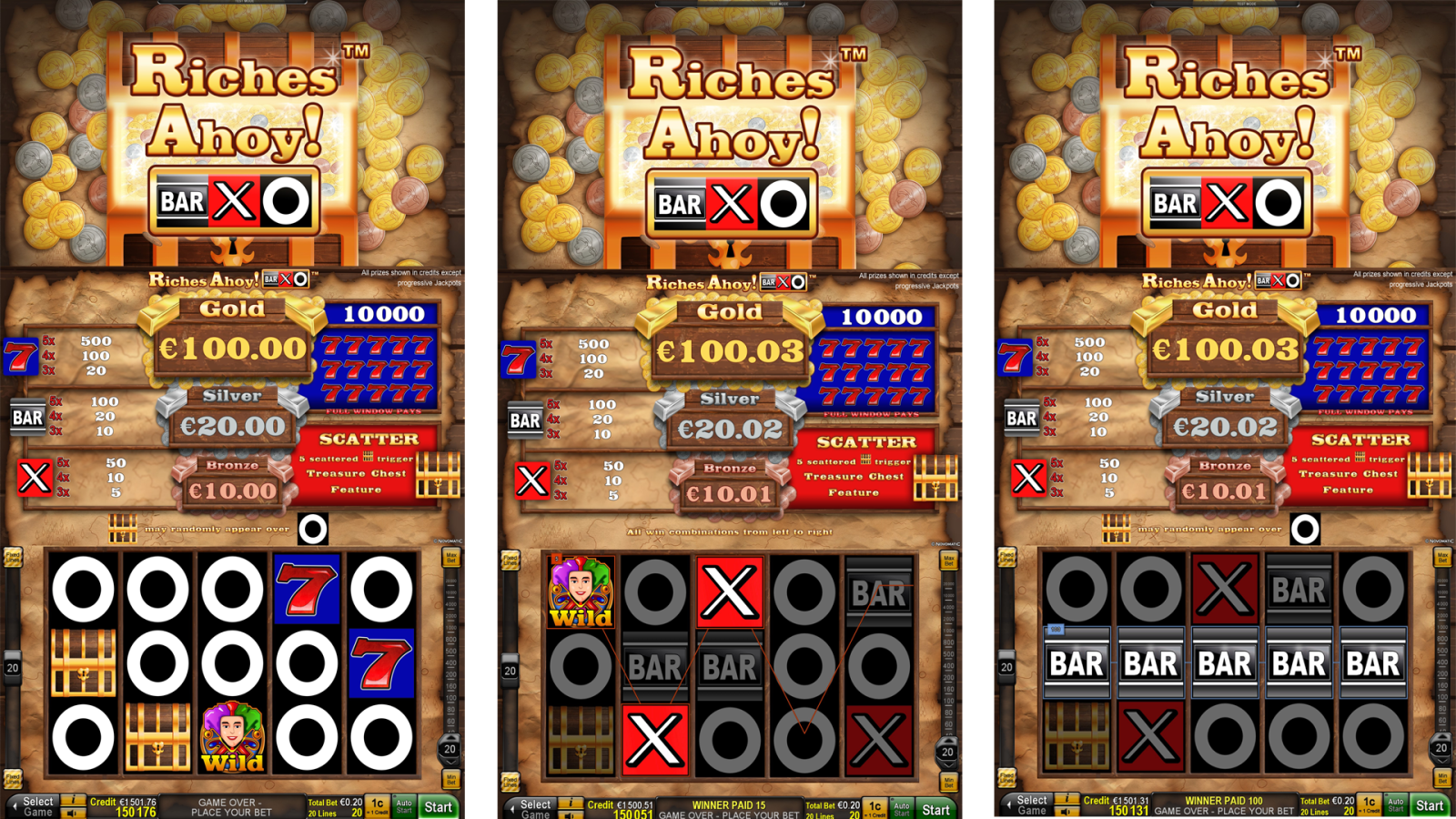Screen dimensions: 1456x819
Task: Click the GAME OVER - PLACE YOUR BET display
Action: coord(230,806)
